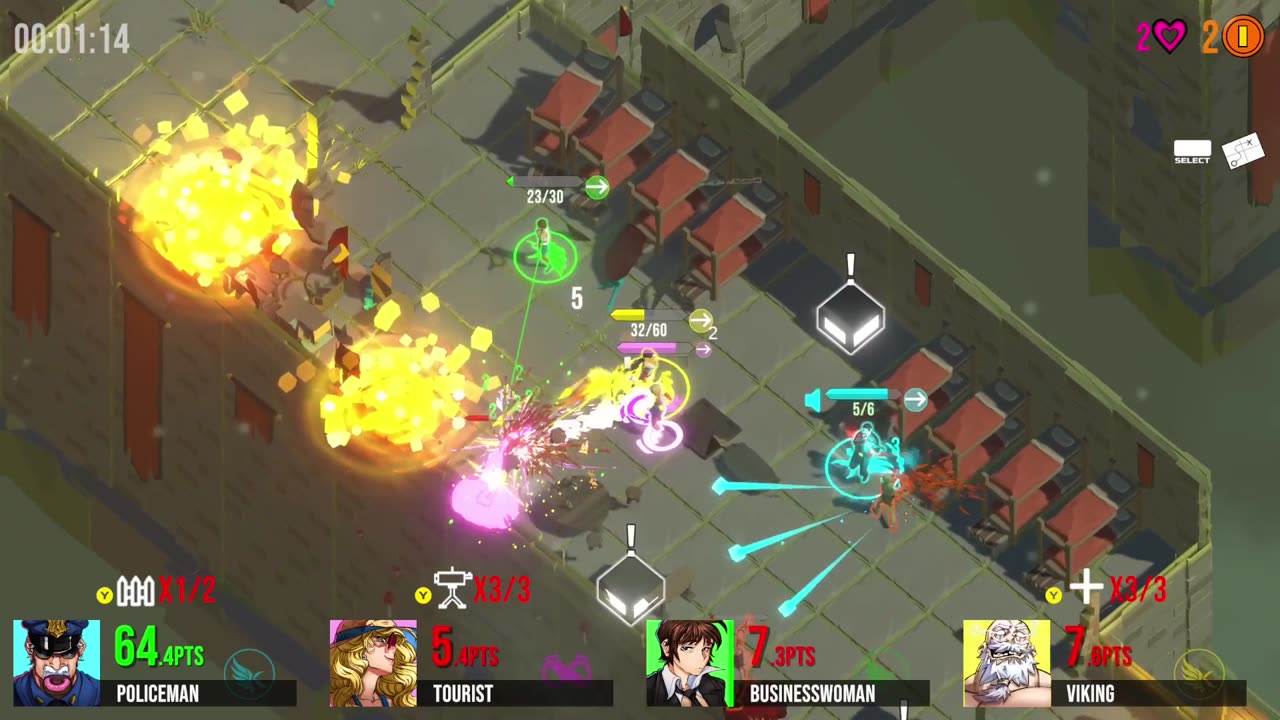Select the Tourist portrait

(373, 663)
